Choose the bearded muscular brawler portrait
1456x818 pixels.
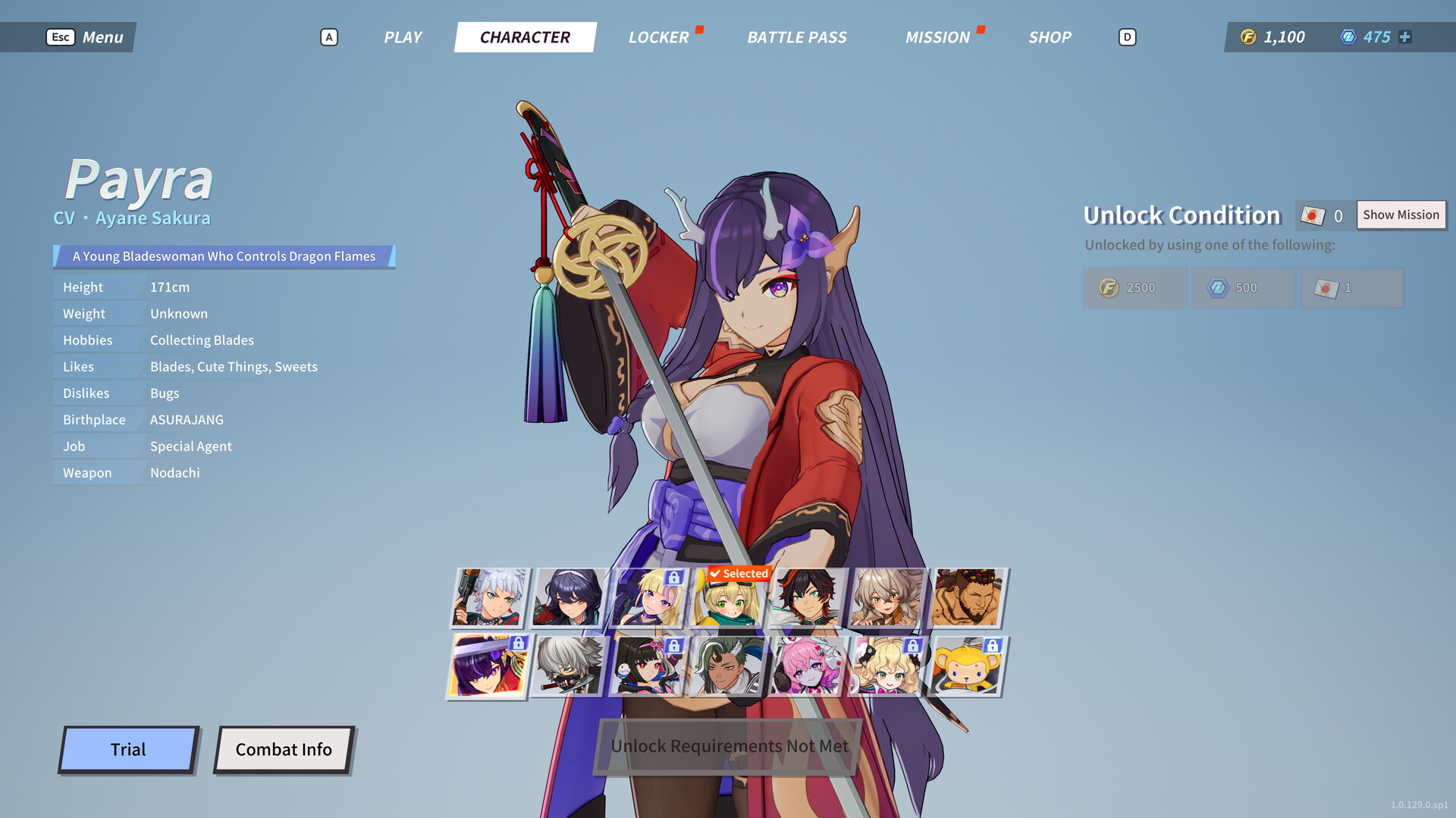pyautogui.click(x=966, y=598)
